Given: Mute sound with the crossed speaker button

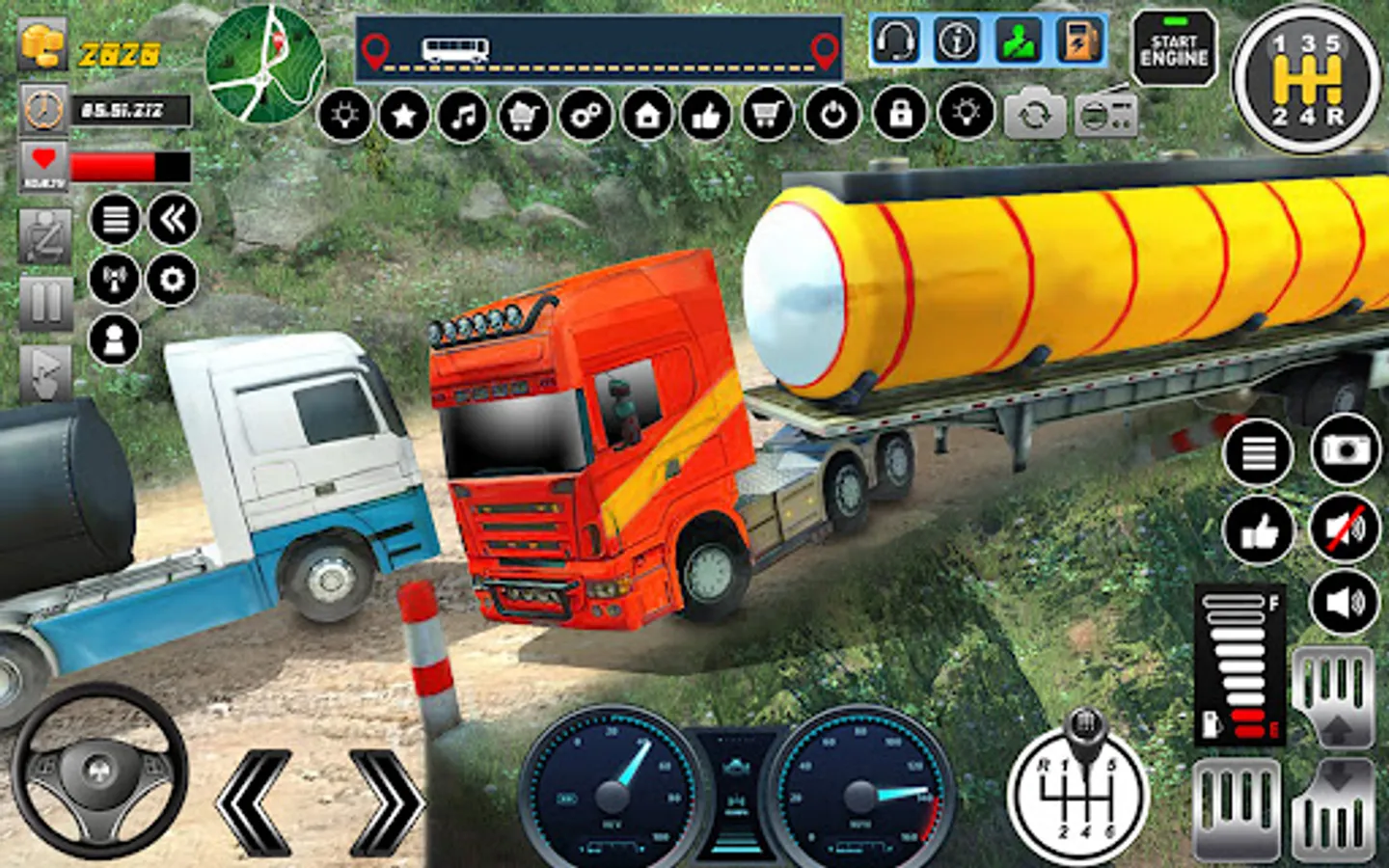Looking at the screenshot, I should (1345, 529).
